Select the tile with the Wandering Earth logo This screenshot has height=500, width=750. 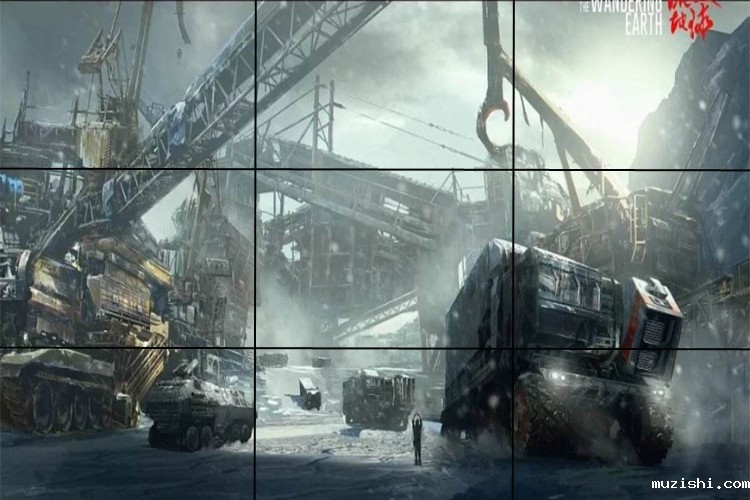pos(632,84)
